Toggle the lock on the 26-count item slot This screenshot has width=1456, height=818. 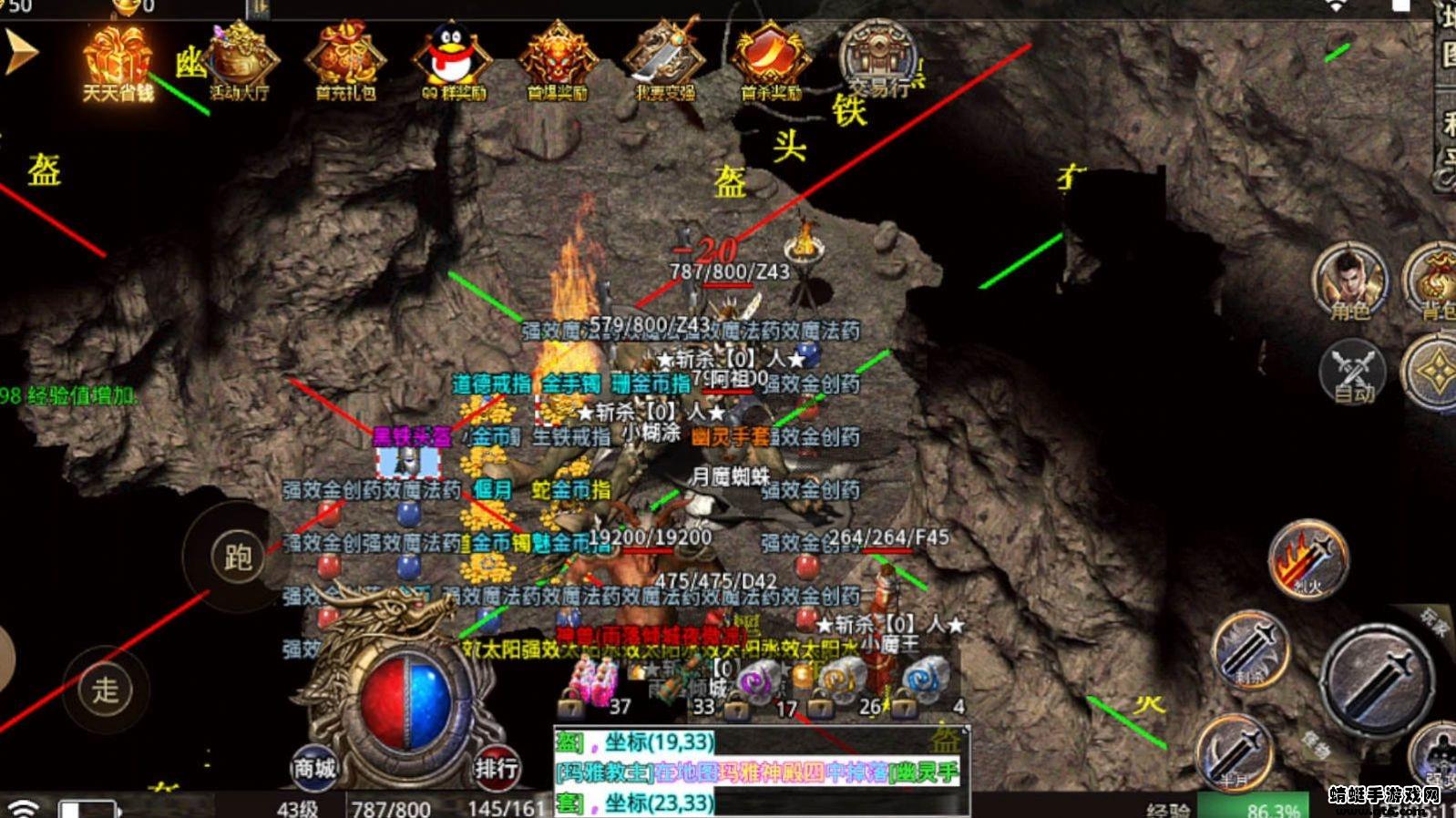822,707
